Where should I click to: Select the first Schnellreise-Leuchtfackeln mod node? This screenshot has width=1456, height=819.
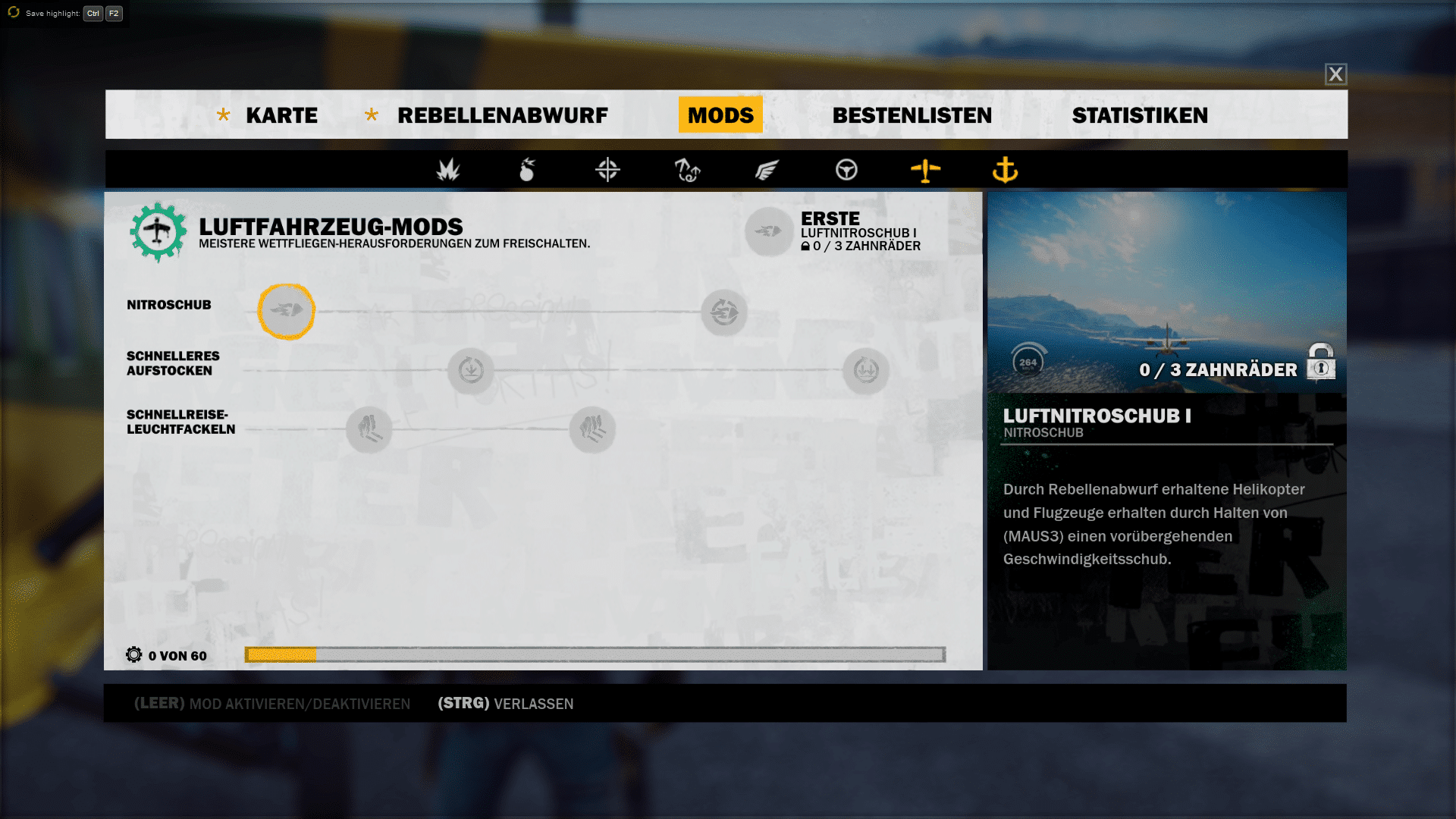pos(369,429)
